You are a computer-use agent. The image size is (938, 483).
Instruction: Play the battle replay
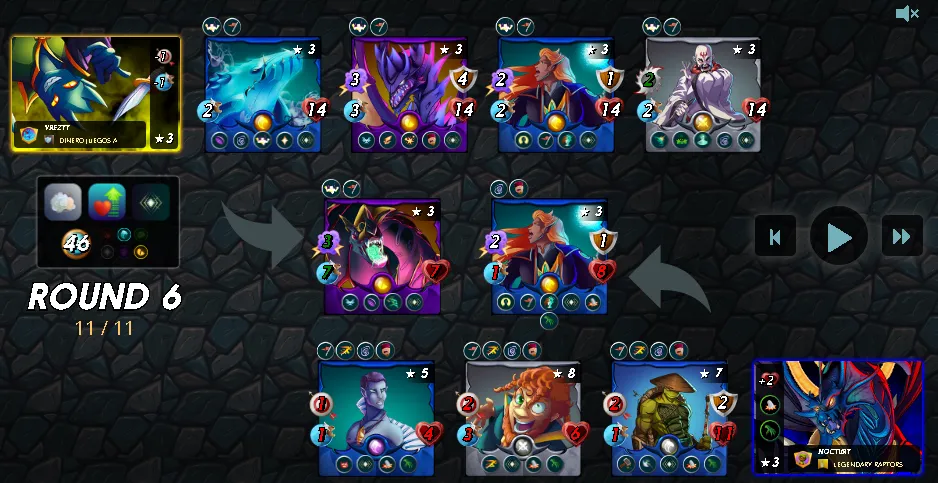click(839, 237)
